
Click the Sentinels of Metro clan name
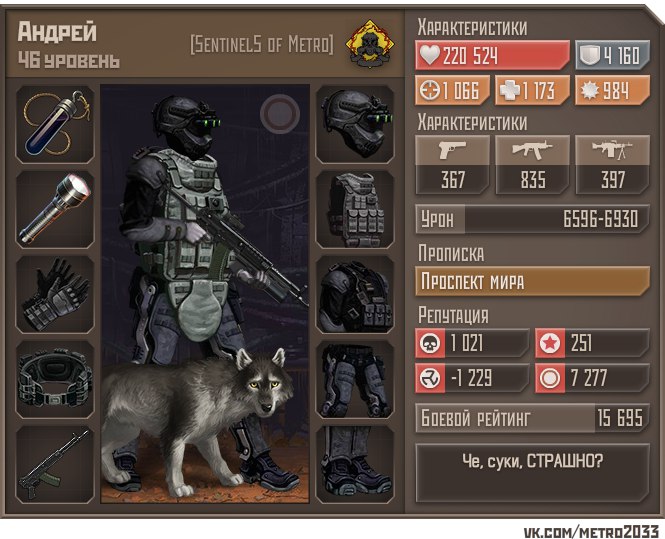tap(261, 46)
